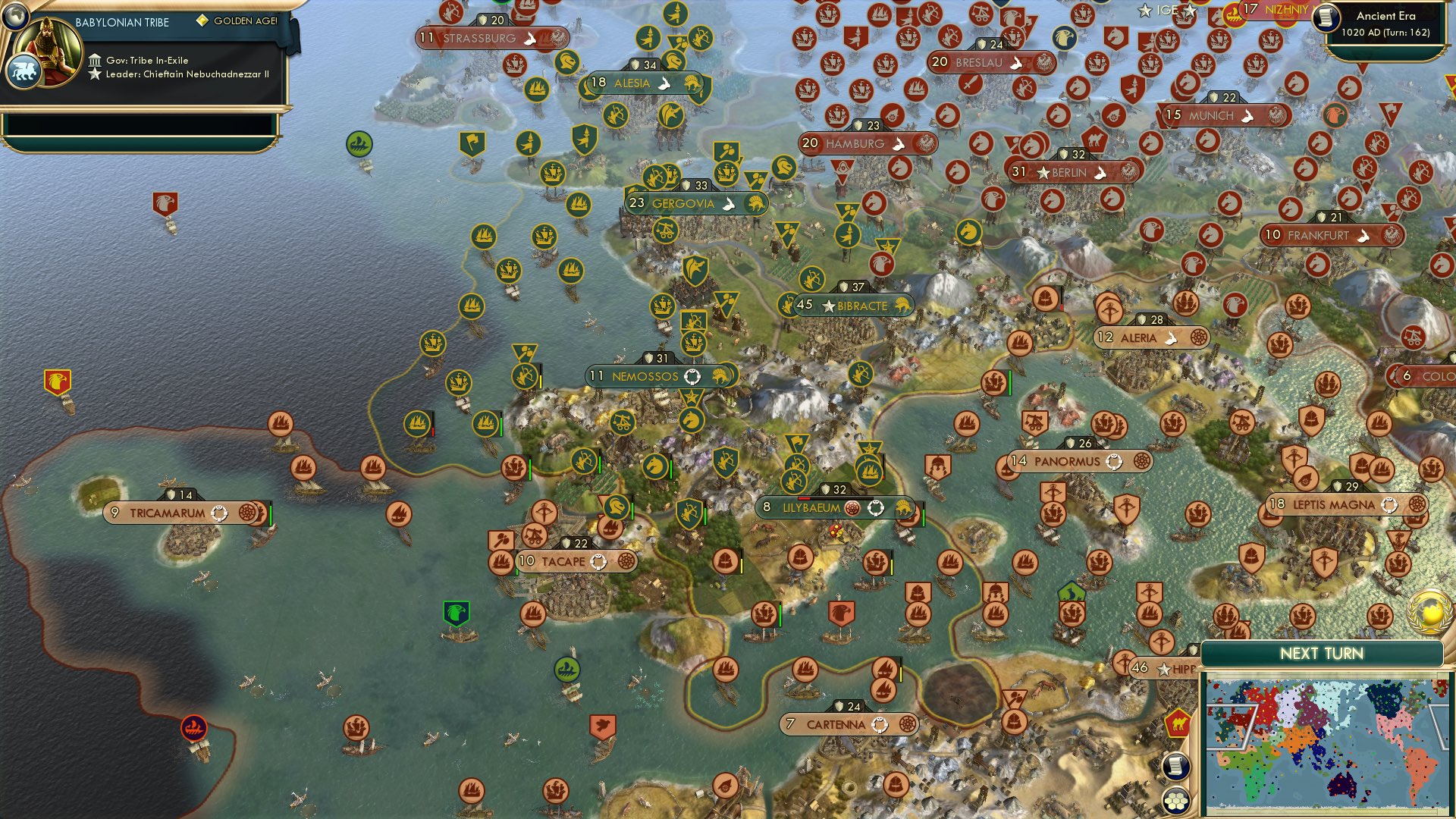Select the catapult unit icon near Panormus
Screen dimensions: 1456x819
[1034, 422]
